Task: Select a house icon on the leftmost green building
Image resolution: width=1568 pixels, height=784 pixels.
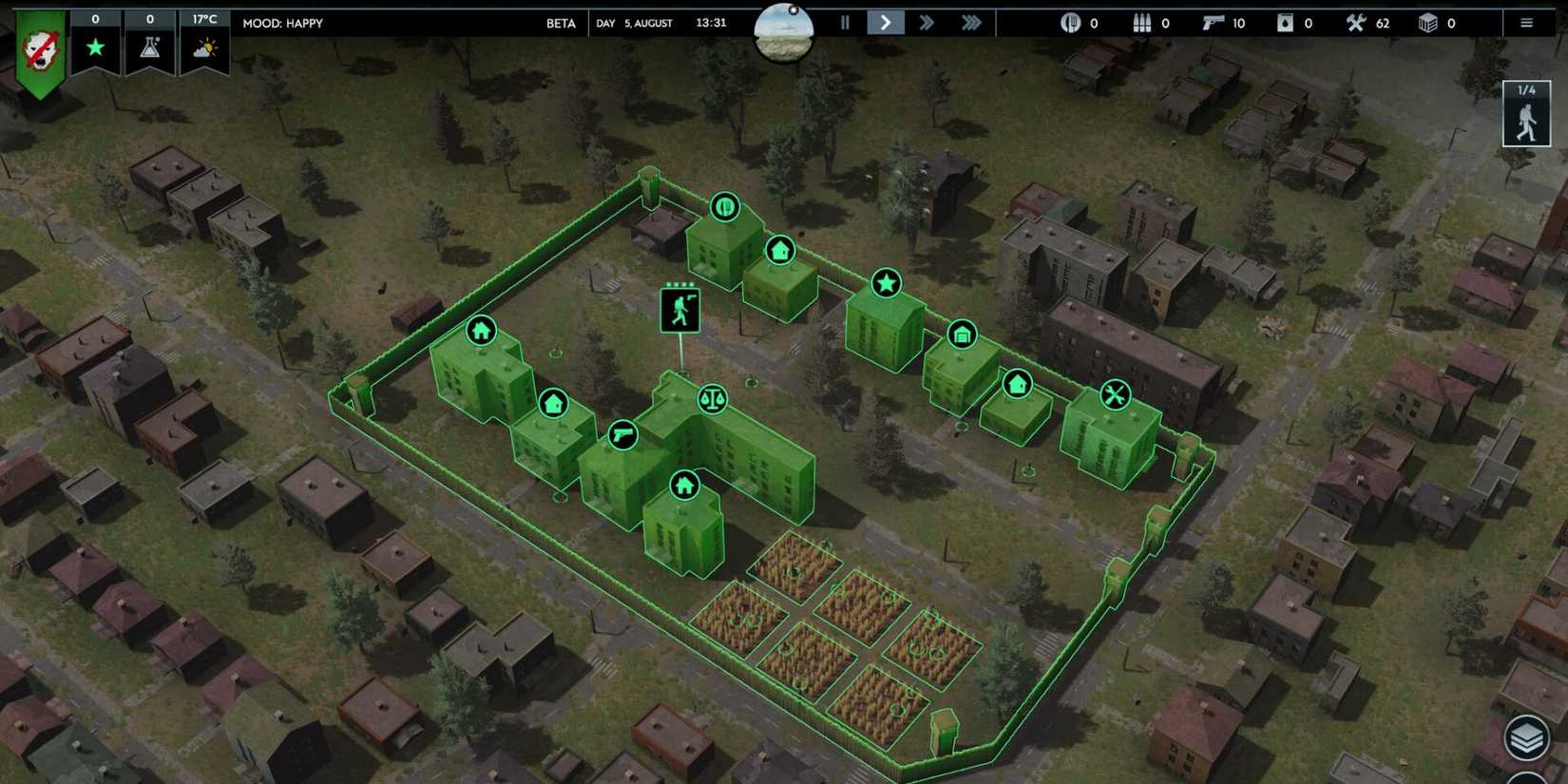Action: pos(479,330)
